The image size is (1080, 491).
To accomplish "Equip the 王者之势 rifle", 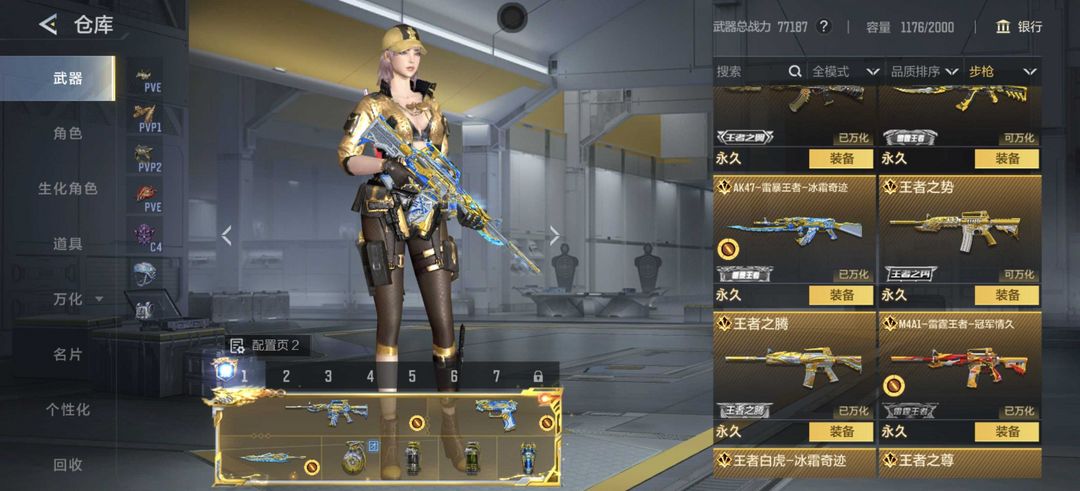I will tap(1007, 295).
